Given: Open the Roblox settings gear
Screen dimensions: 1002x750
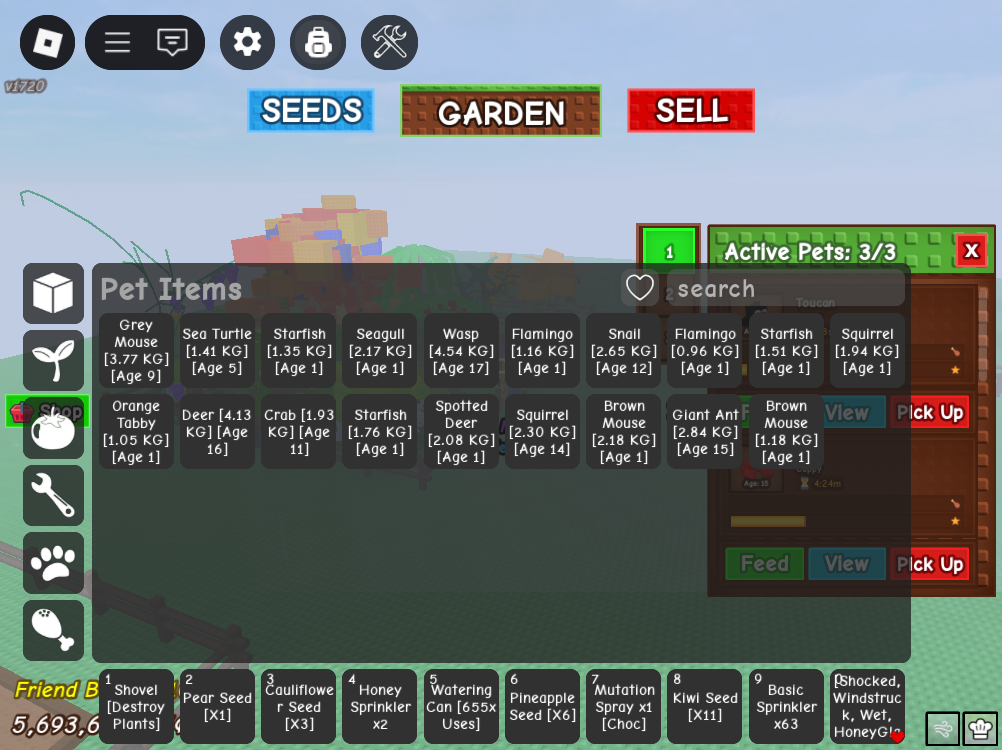Looking at the screenshot, I should tap(247, 42).
